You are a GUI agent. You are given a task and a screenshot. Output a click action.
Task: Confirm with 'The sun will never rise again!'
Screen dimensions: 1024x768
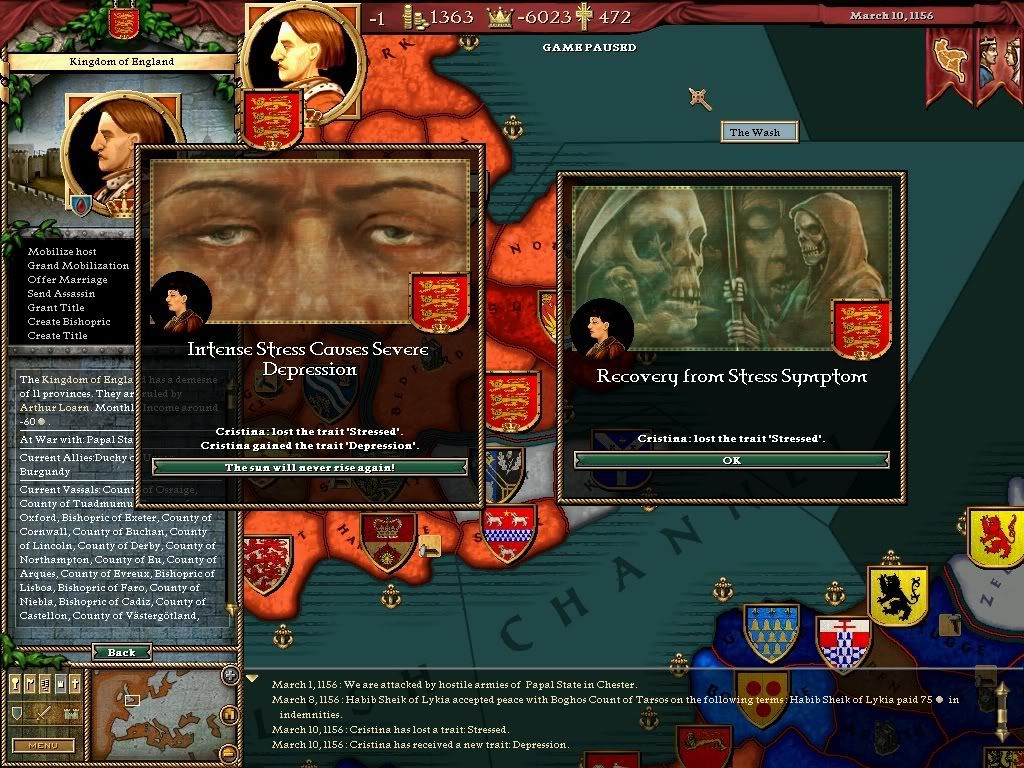[309, 467]
